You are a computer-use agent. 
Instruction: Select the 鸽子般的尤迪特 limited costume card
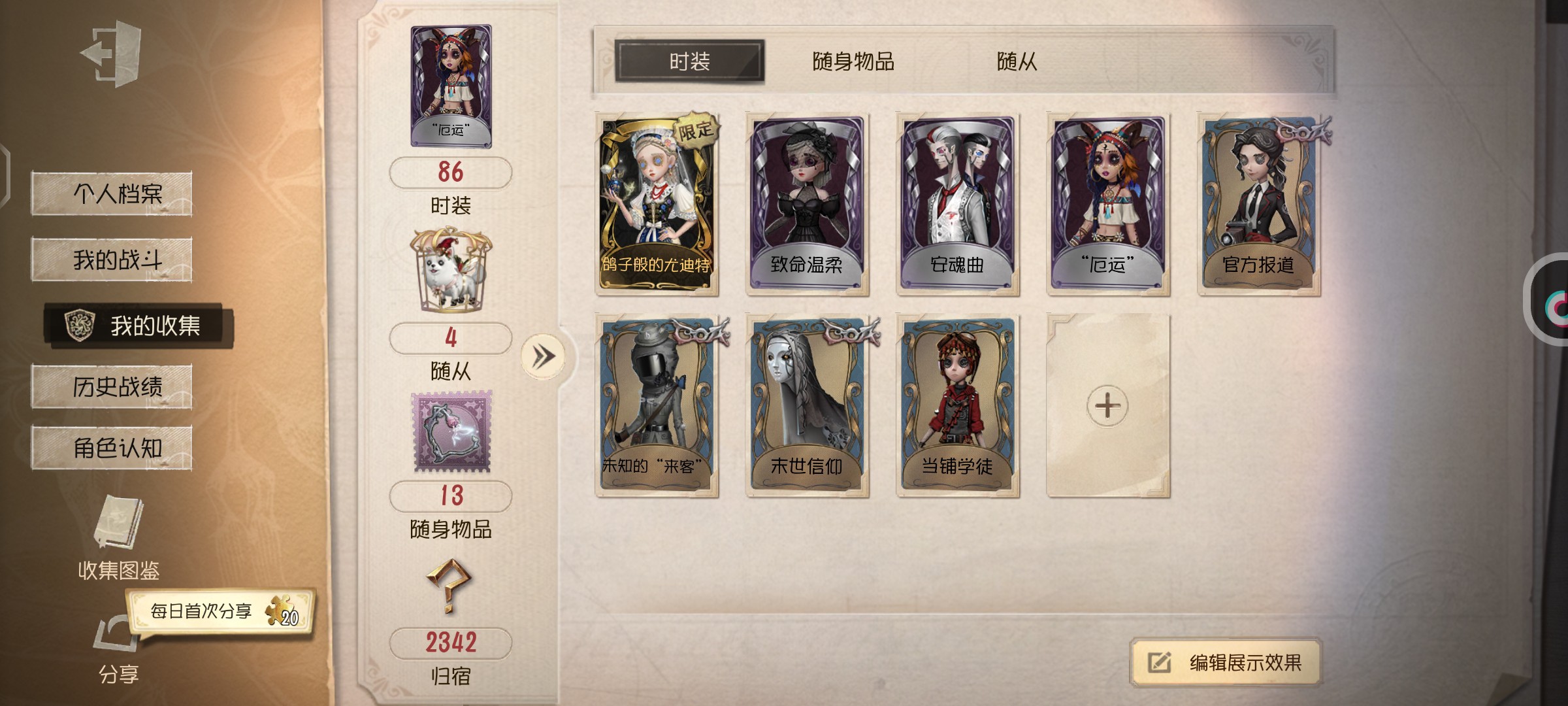pyautogui.click(x=657, y=204)
